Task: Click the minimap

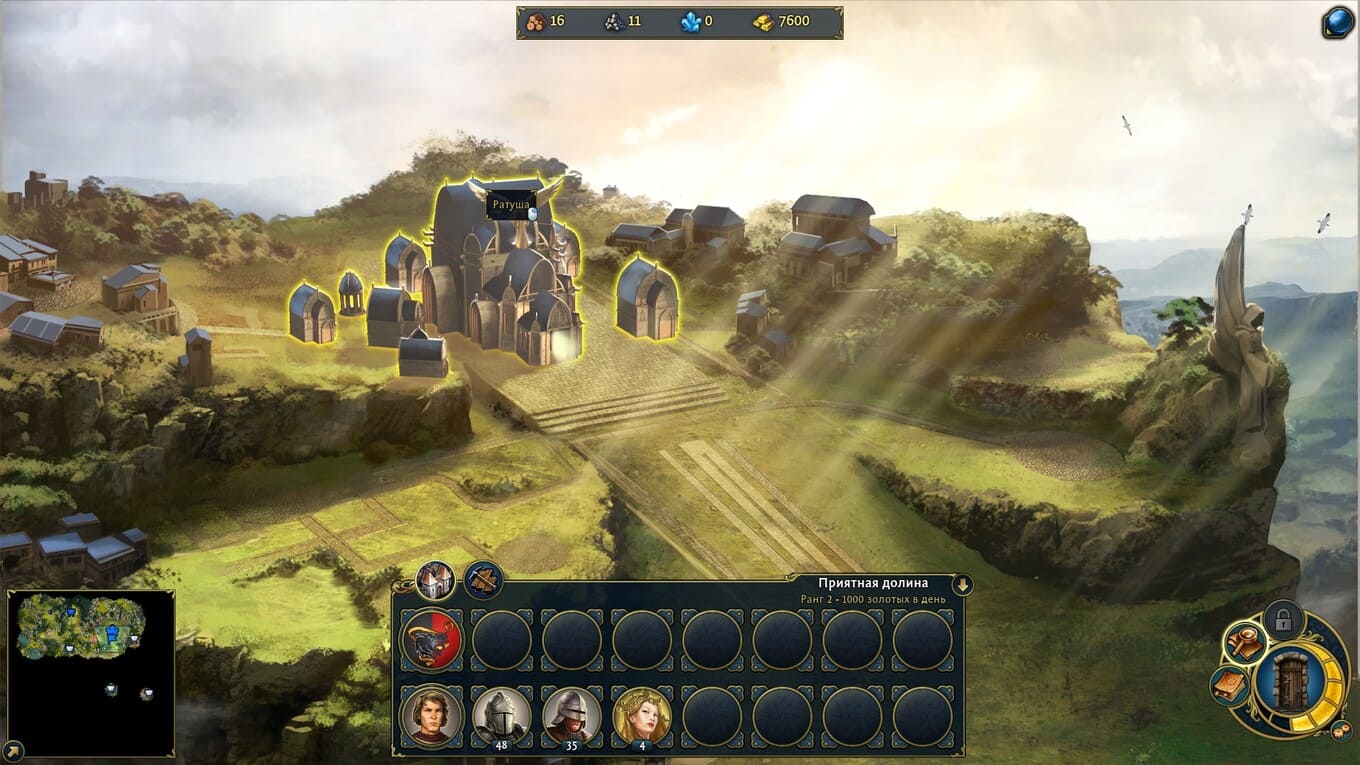Action: pyautogui.click(x=91, y=660)
